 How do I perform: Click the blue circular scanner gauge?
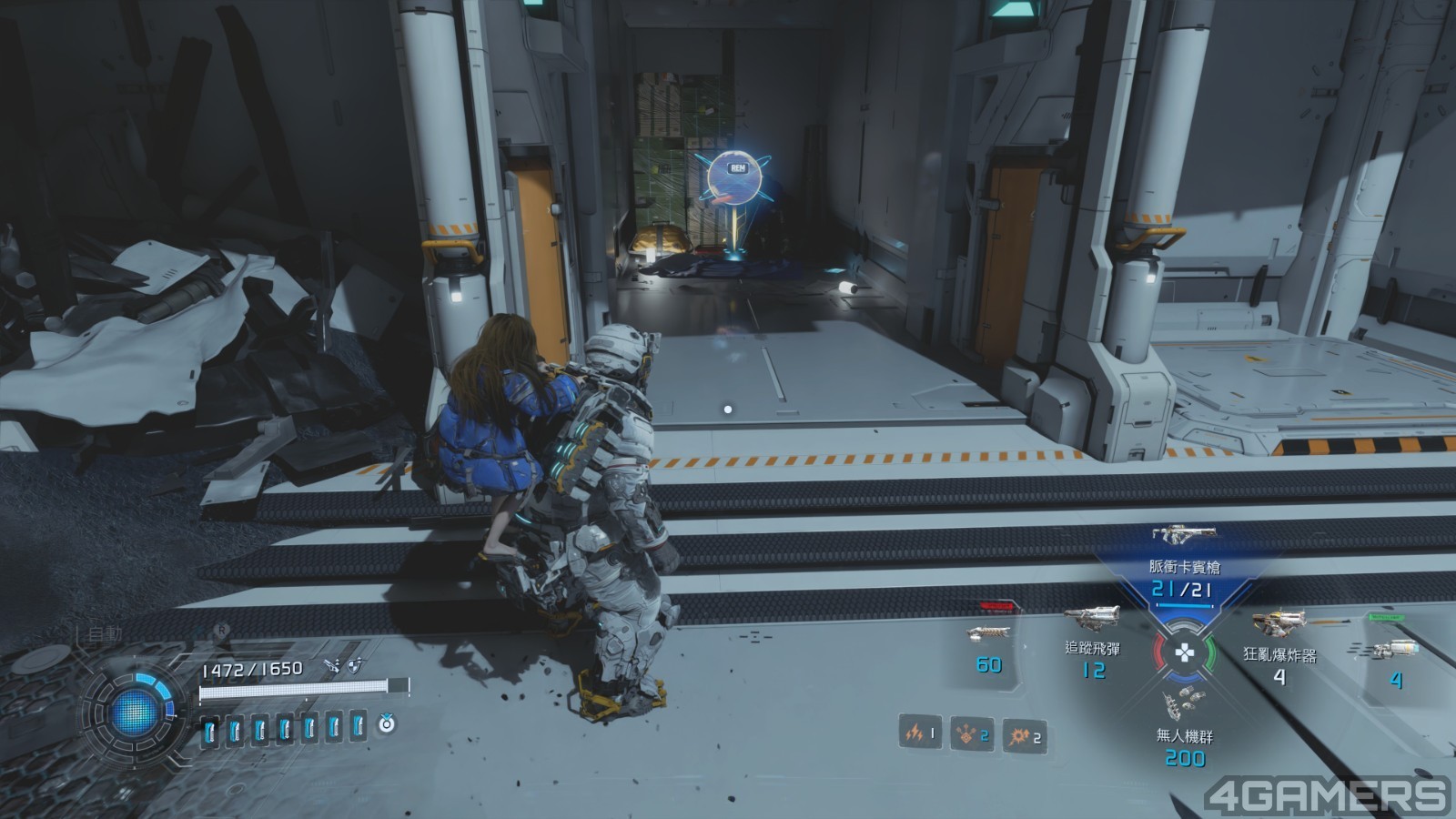135,712
